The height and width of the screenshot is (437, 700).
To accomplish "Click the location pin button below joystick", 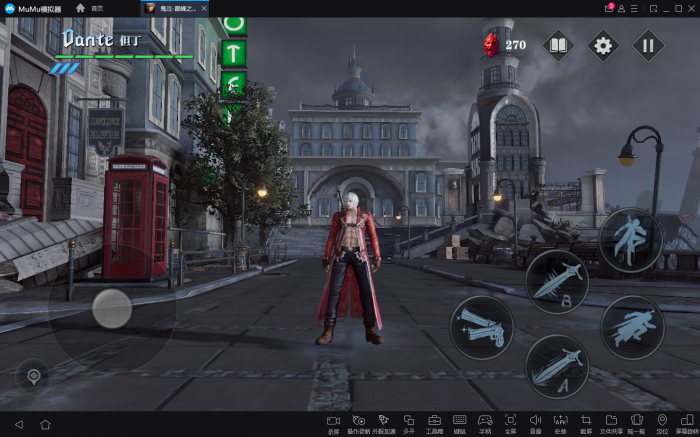I will click(x=34, y=376).
